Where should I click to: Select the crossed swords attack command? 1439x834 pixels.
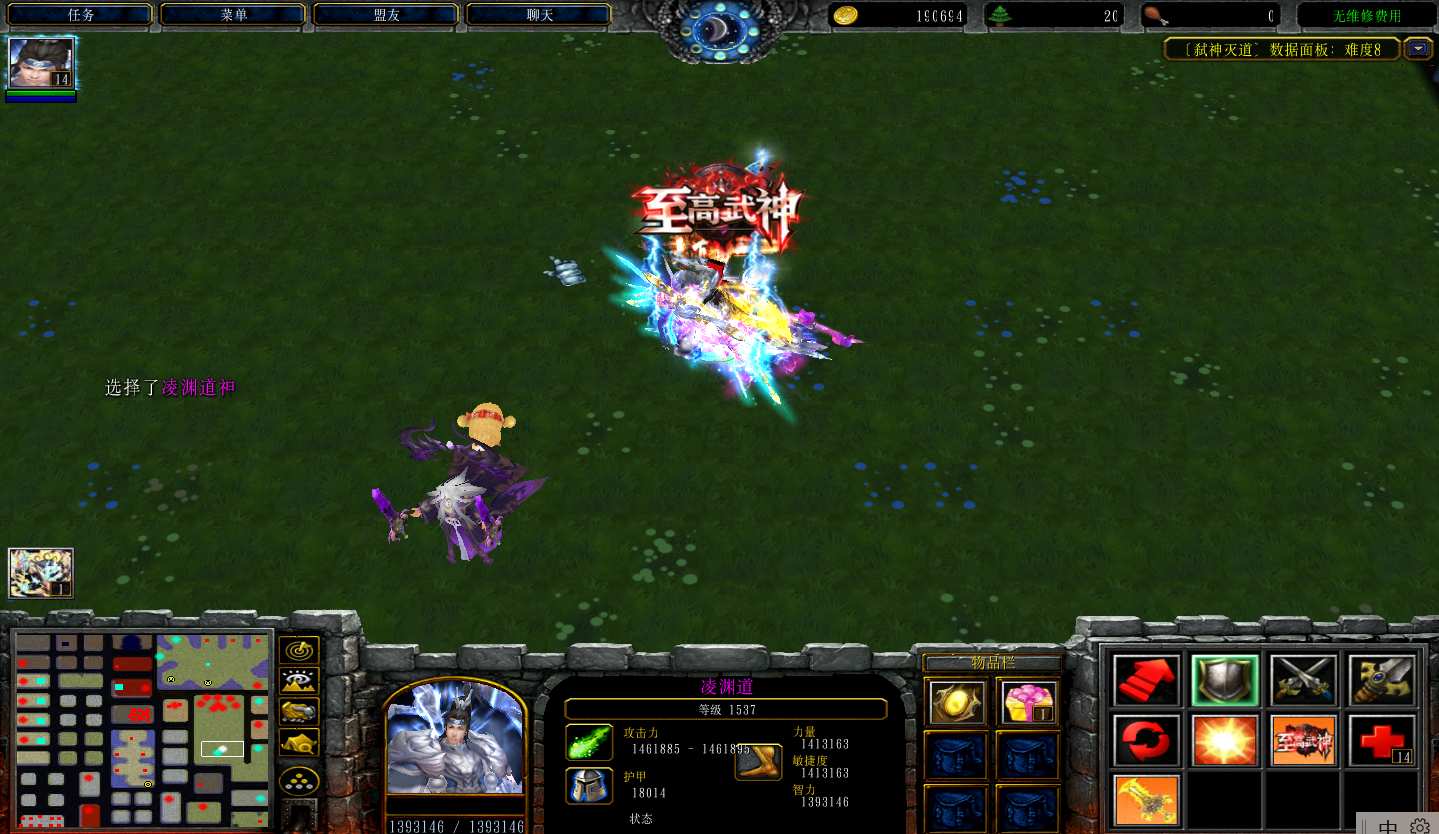click(x=1303, y=681)
